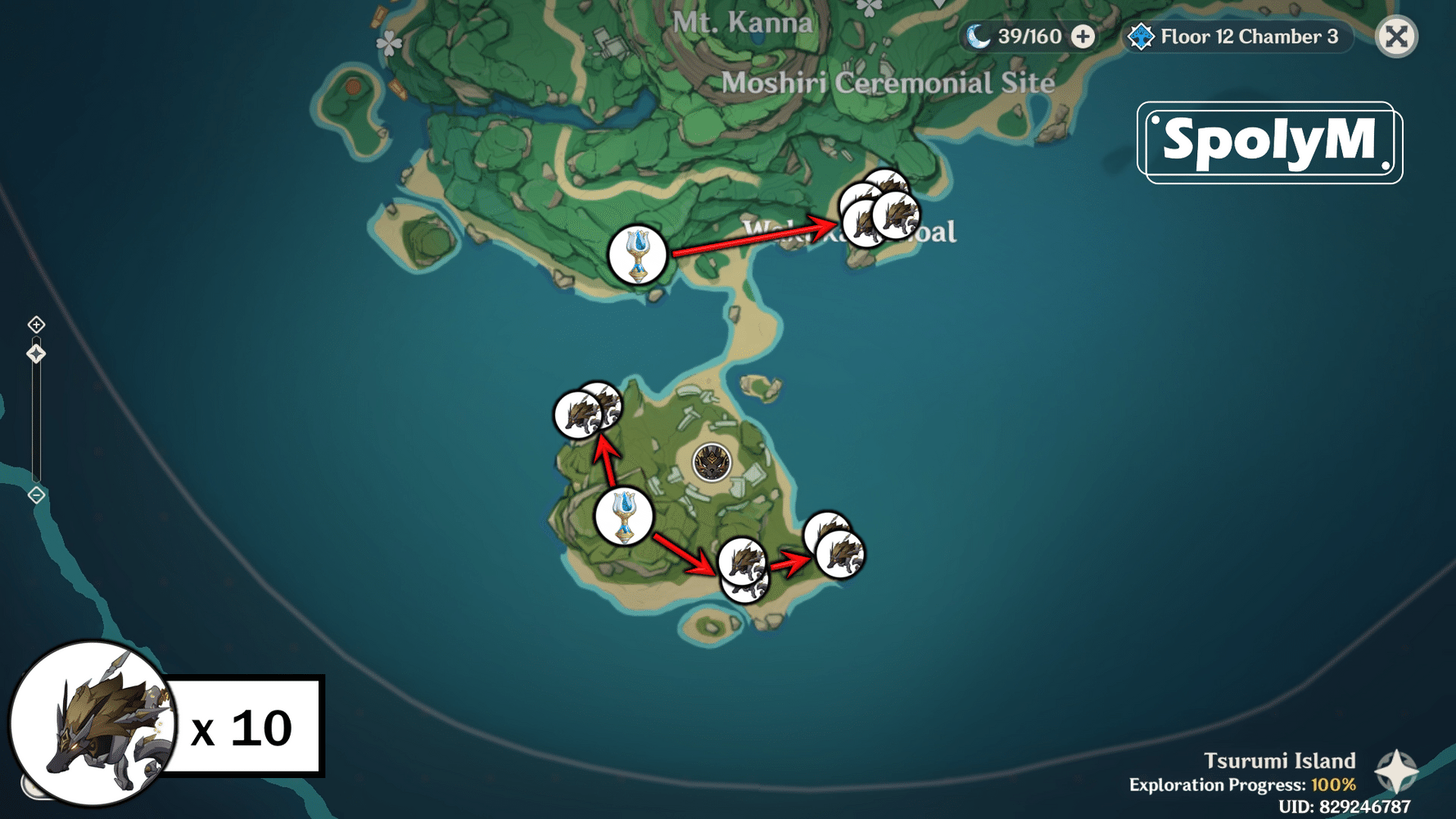The height and width of the screenshot is (819, 1456).
Task: Click the SpolyM watermark logo
Action: pyautogui.click(x=1270, y=138)
